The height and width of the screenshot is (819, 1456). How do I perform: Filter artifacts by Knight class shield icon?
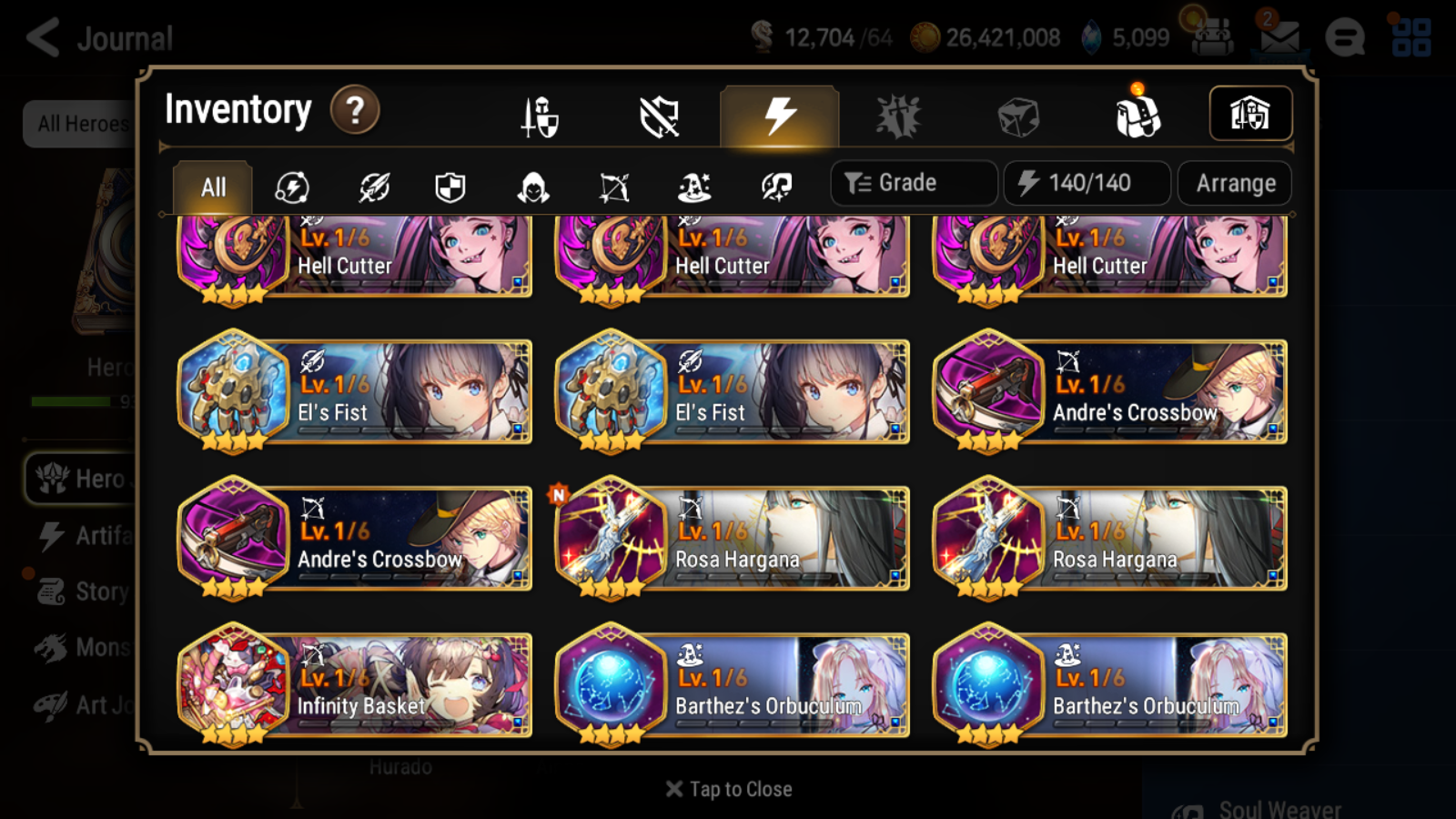(450, 186)
